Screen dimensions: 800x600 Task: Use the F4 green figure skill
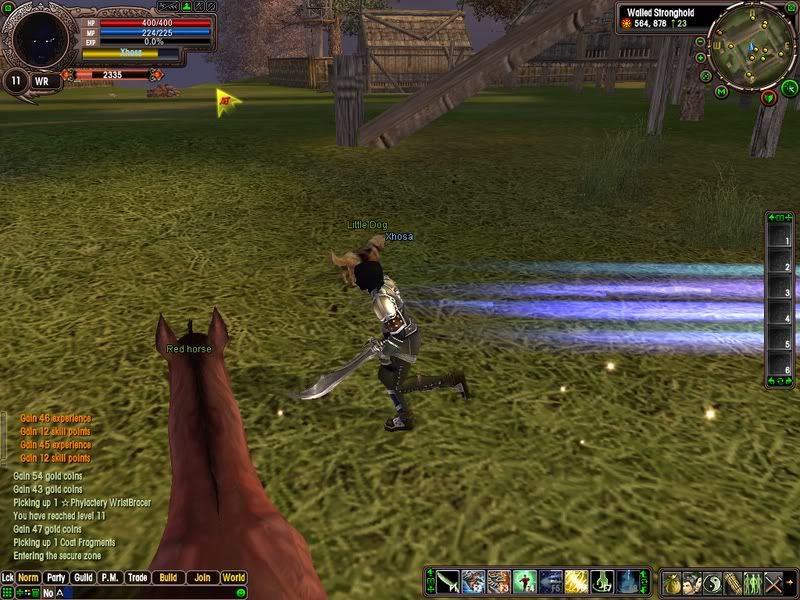[526, 582]
